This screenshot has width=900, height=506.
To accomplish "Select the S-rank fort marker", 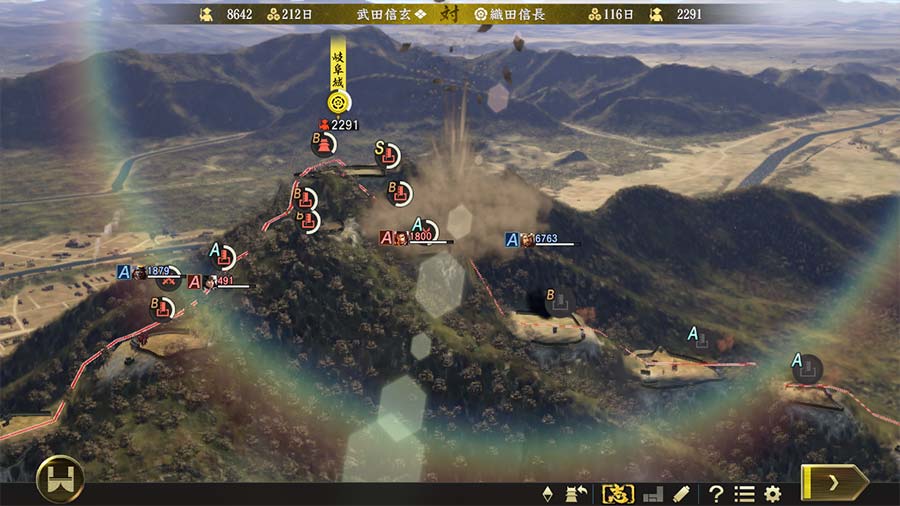I will 387,156.
